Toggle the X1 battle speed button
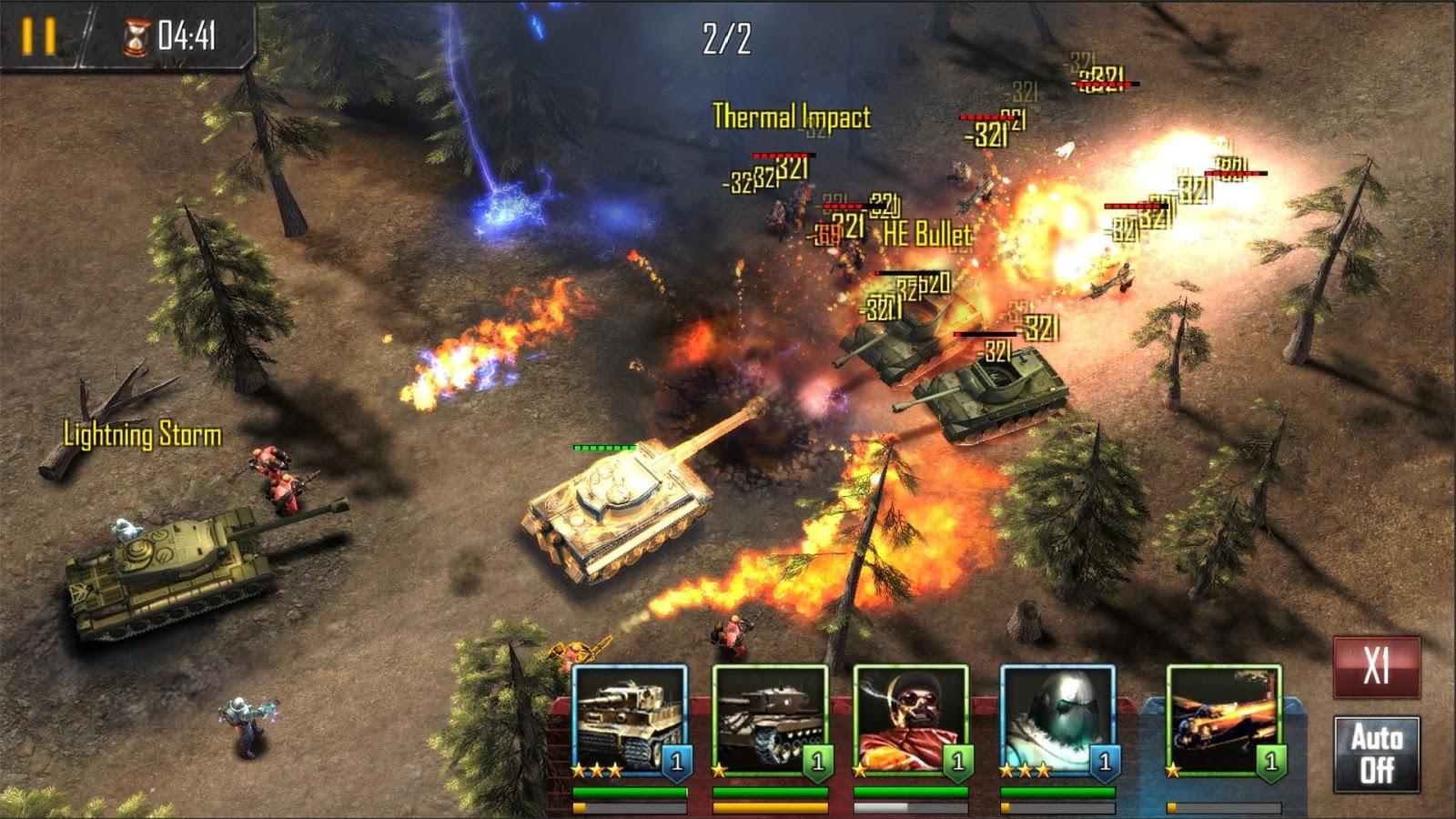Image resolution: width=1456 pixels, height=819 pixels. pyautogui.click(x=1376, y=667)
